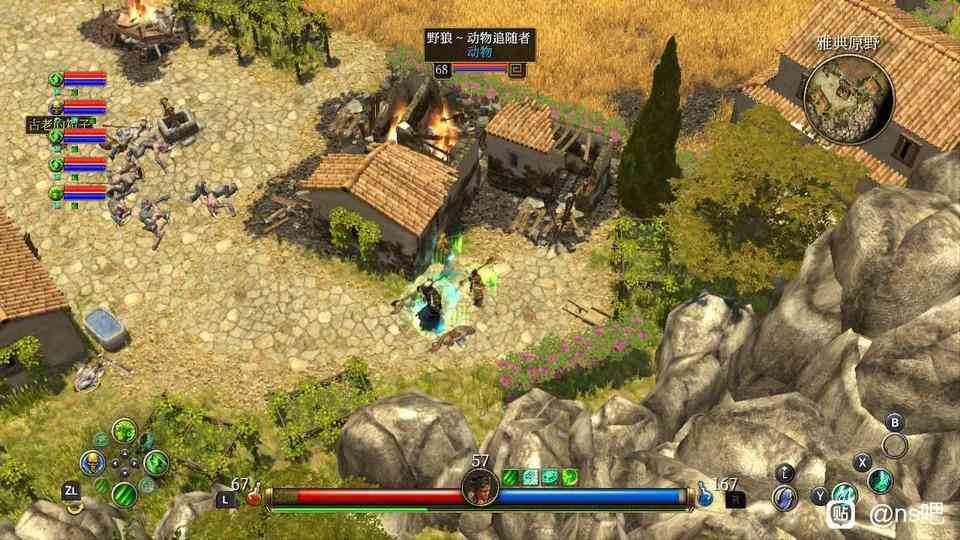Activate the teal skill beside the X glyph
This screenshot has height=540, width=960.
click(879, 480)
